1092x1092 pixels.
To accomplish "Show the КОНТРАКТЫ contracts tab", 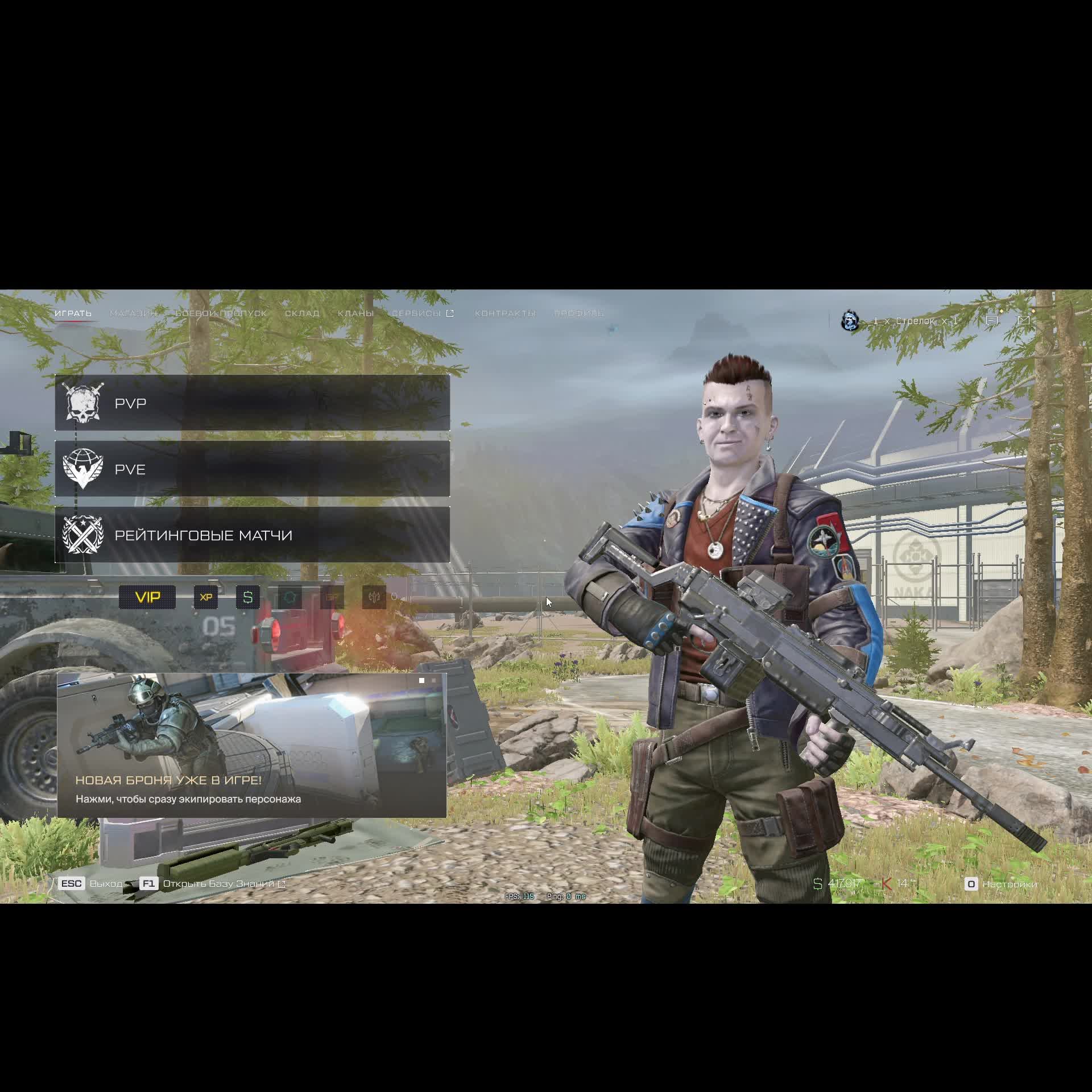I will pos(505,313).
